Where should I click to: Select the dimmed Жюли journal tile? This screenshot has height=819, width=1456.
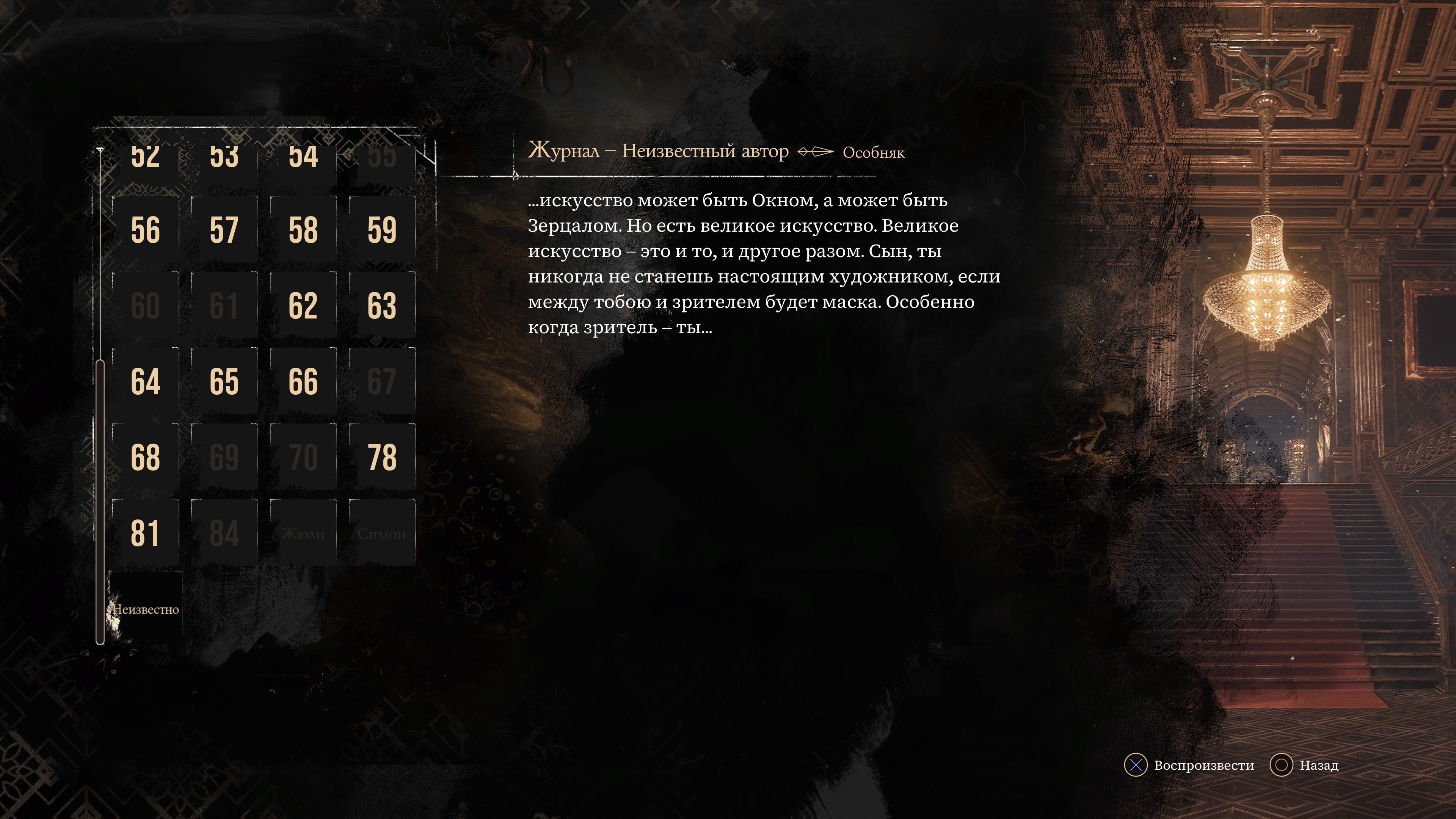[x=303, y=532]
